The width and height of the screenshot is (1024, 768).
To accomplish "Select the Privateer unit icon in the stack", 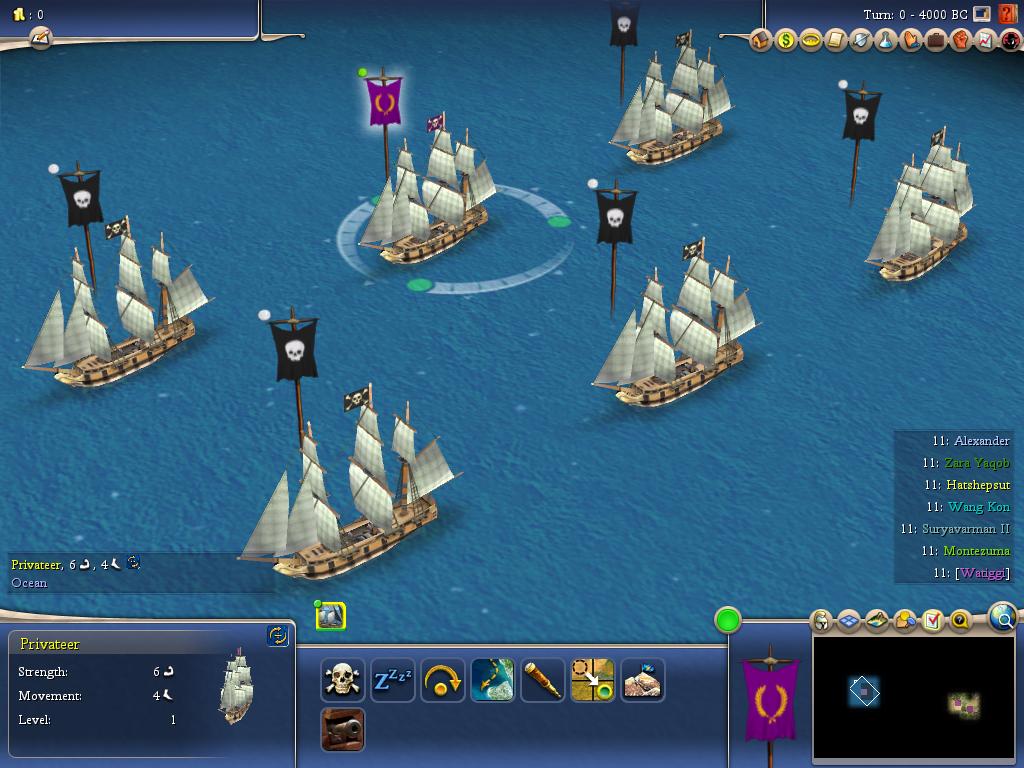I will point(331,616).
